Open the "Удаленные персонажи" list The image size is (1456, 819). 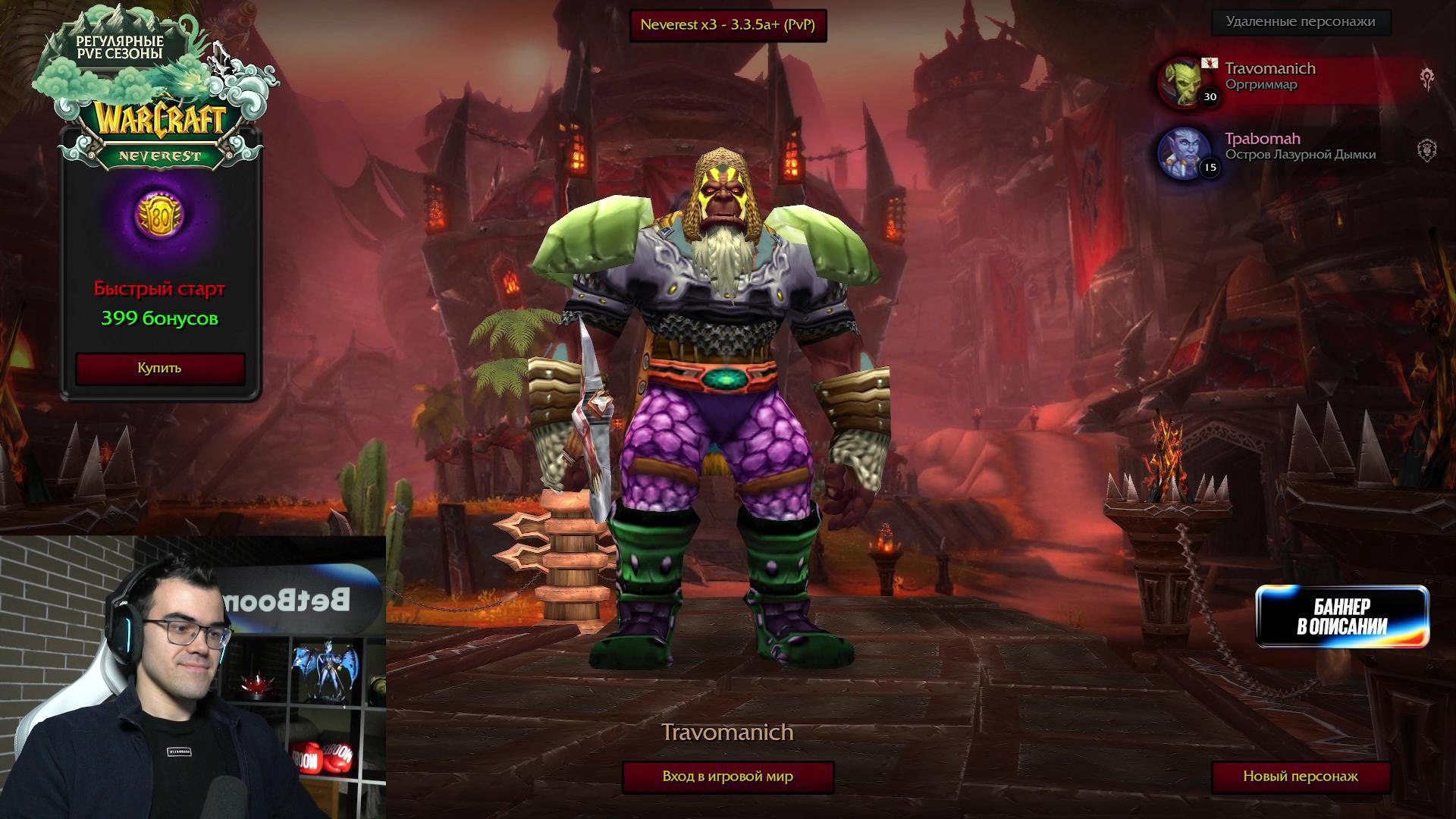[1300, 22]
